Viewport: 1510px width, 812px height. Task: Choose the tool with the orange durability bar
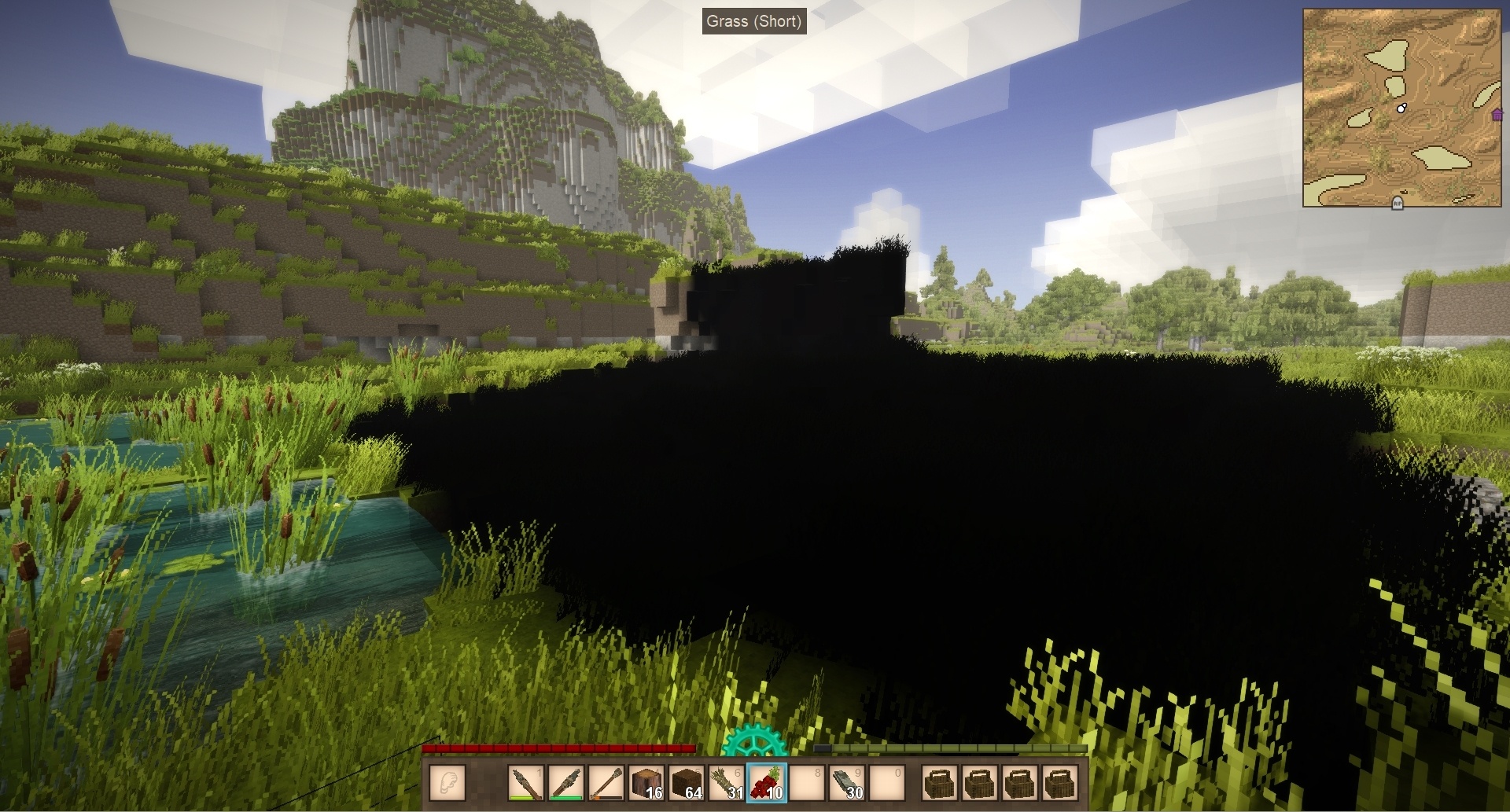606,783
